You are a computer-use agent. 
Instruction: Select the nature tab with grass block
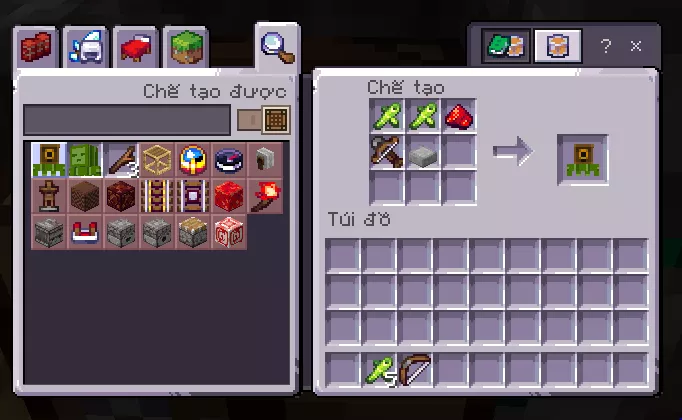[x=185, y=48]
